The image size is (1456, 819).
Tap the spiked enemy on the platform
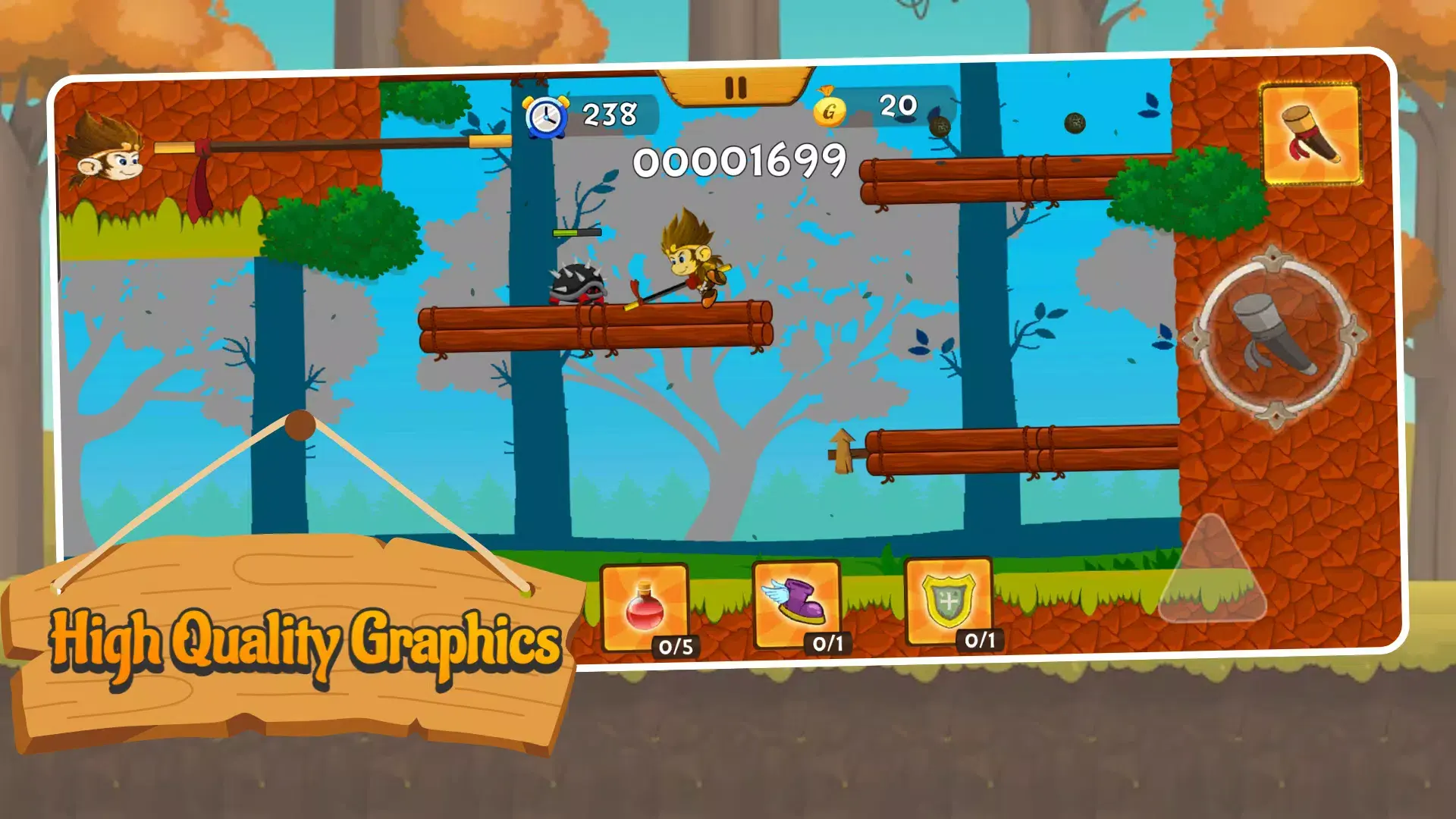(x=578, y=284)
